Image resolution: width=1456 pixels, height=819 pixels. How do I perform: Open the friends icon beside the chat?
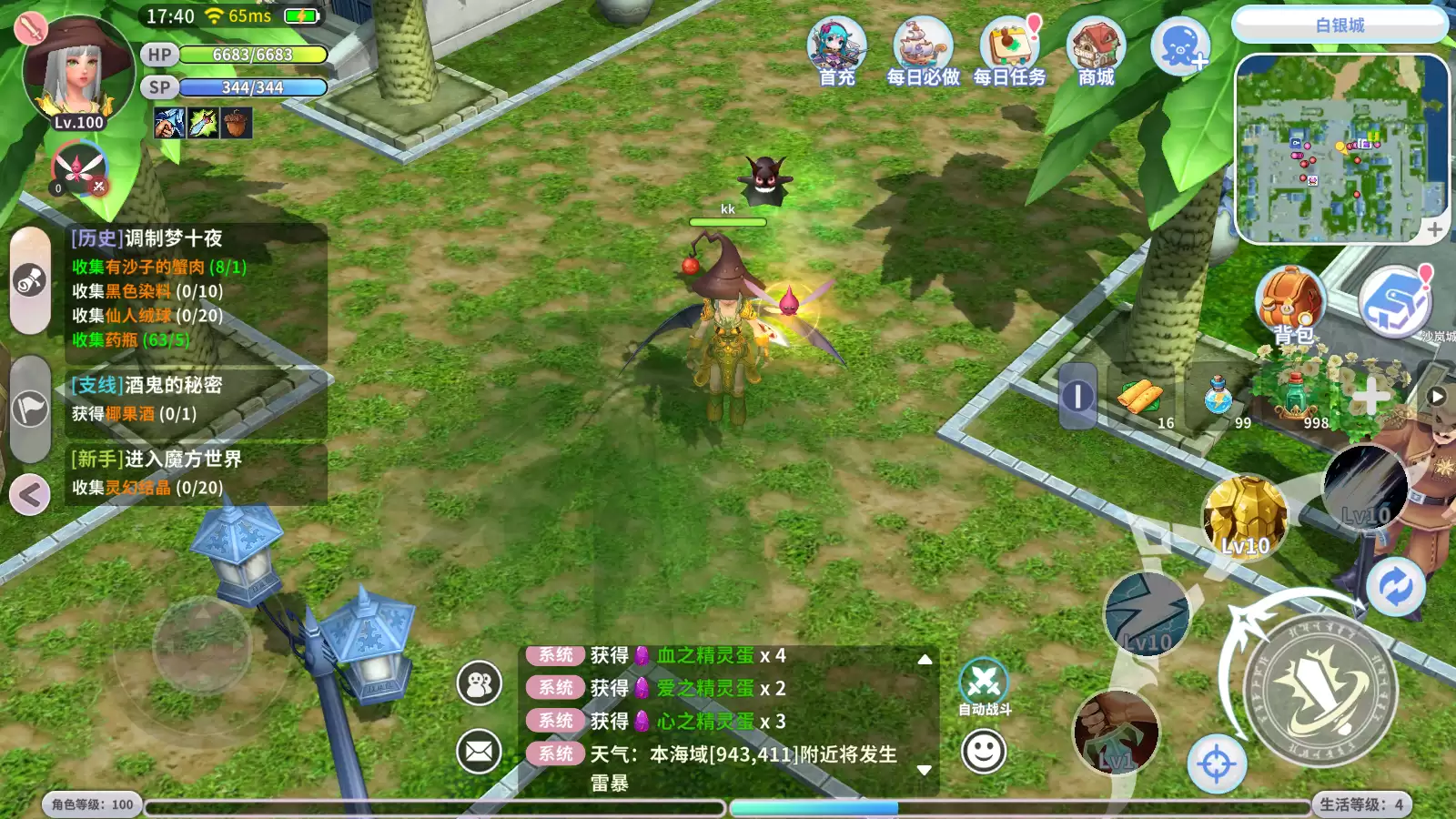[480, 683]
